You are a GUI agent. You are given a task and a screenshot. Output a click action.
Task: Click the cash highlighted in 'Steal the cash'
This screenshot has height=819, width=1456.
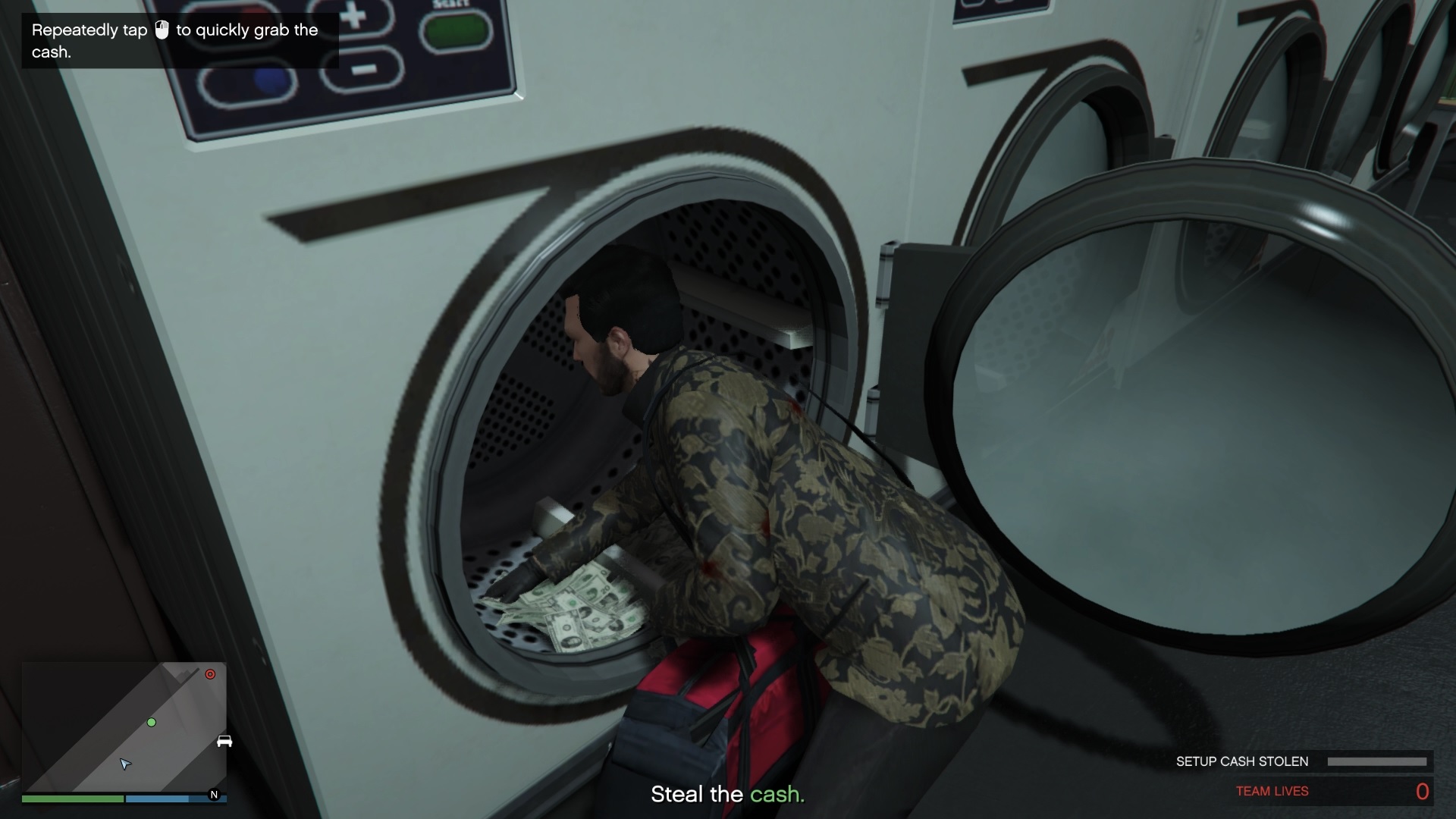click(x=777, y=795)
